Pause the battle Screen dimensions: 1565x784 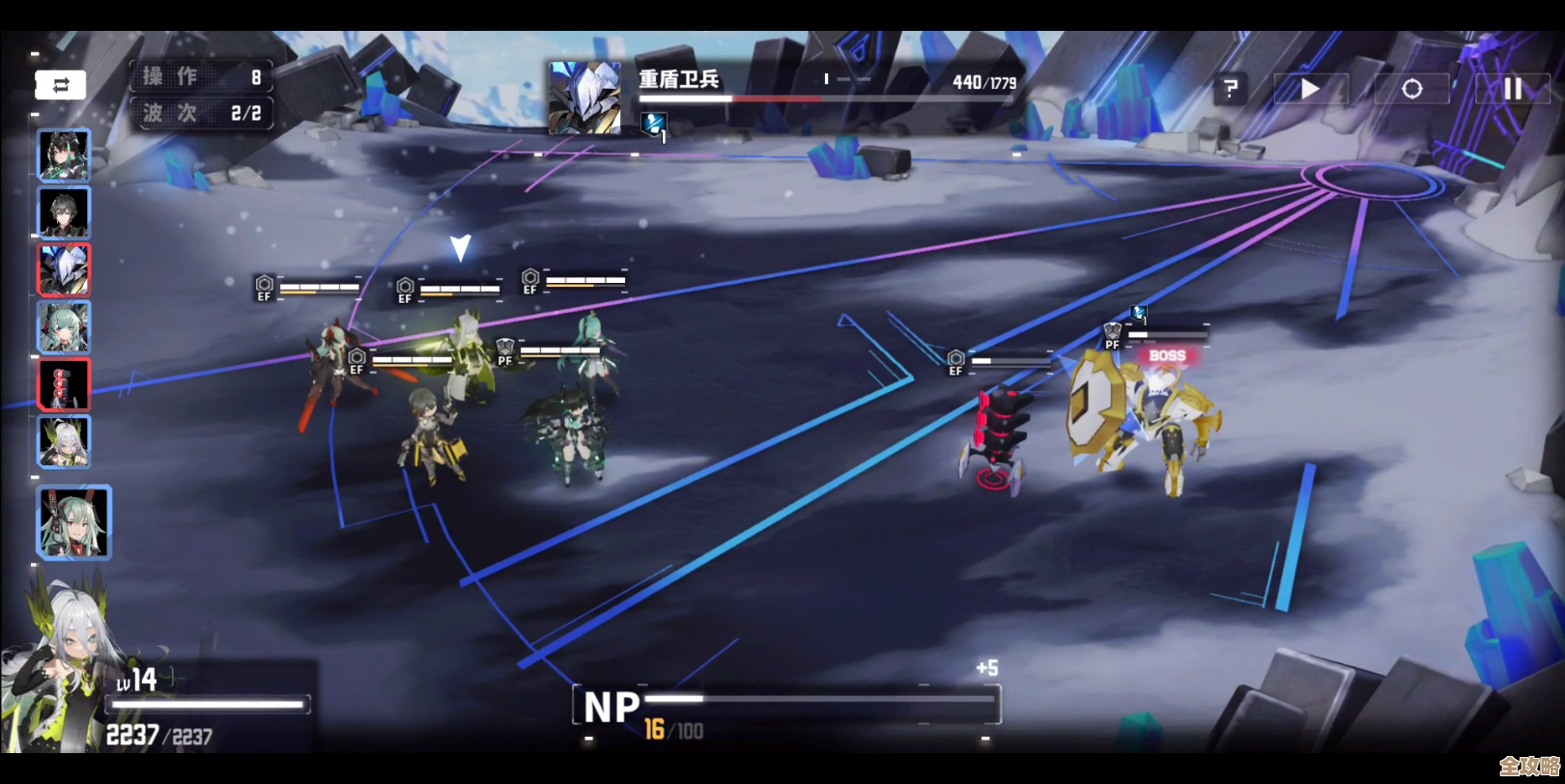tap(1512, 90)
